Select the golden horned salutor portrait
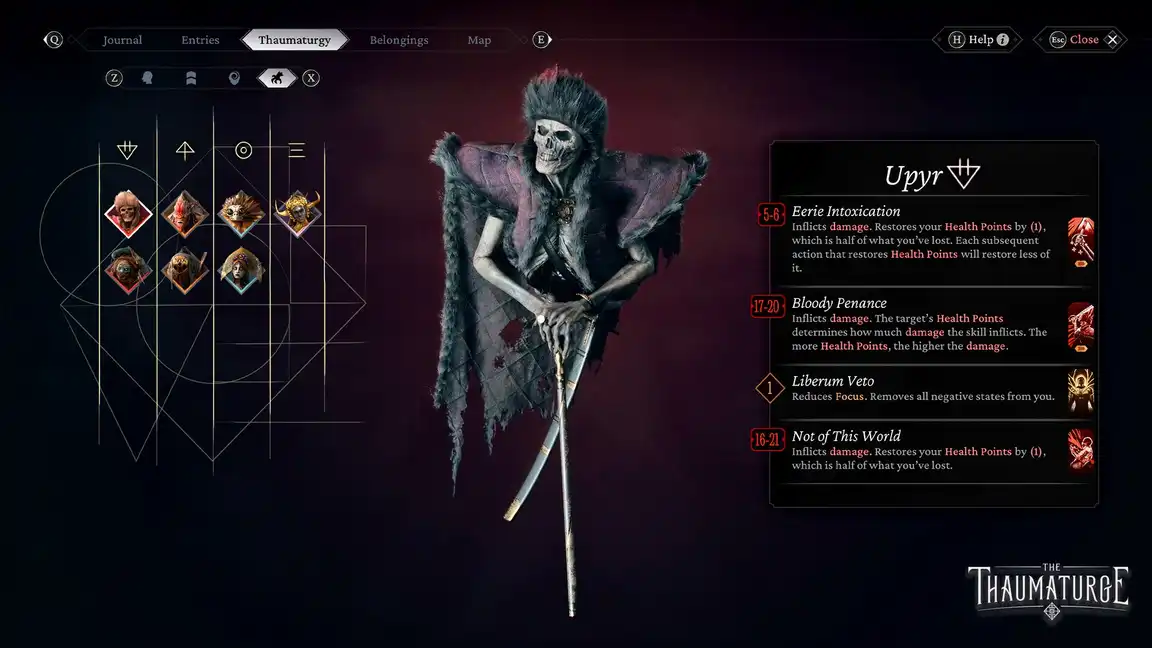 [298, 213]
